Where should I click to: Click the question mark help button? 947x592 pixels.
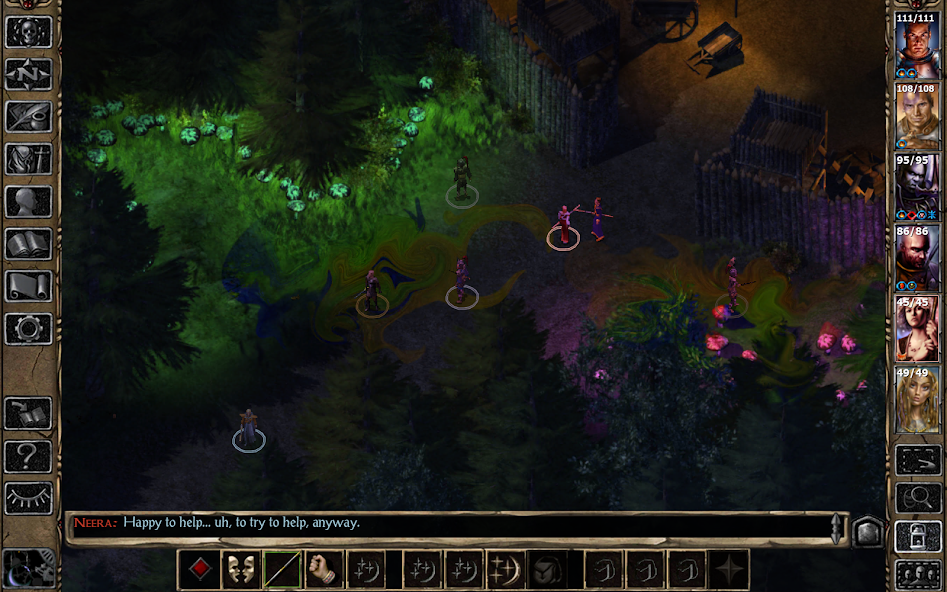[29, 457]
